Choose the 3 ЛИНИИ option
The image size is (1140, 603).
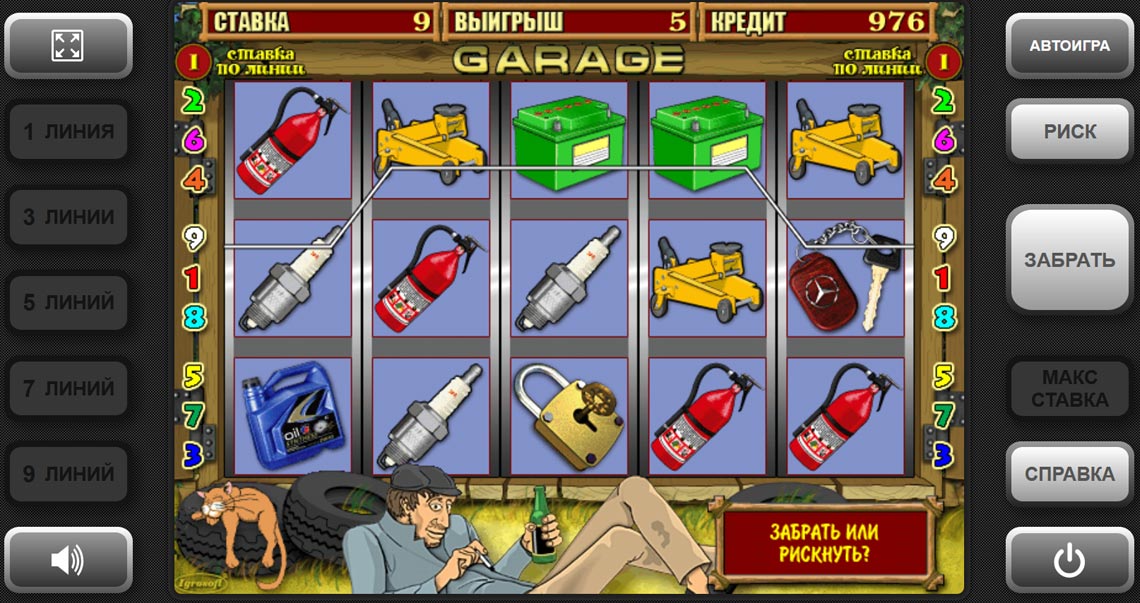(68, 217)
